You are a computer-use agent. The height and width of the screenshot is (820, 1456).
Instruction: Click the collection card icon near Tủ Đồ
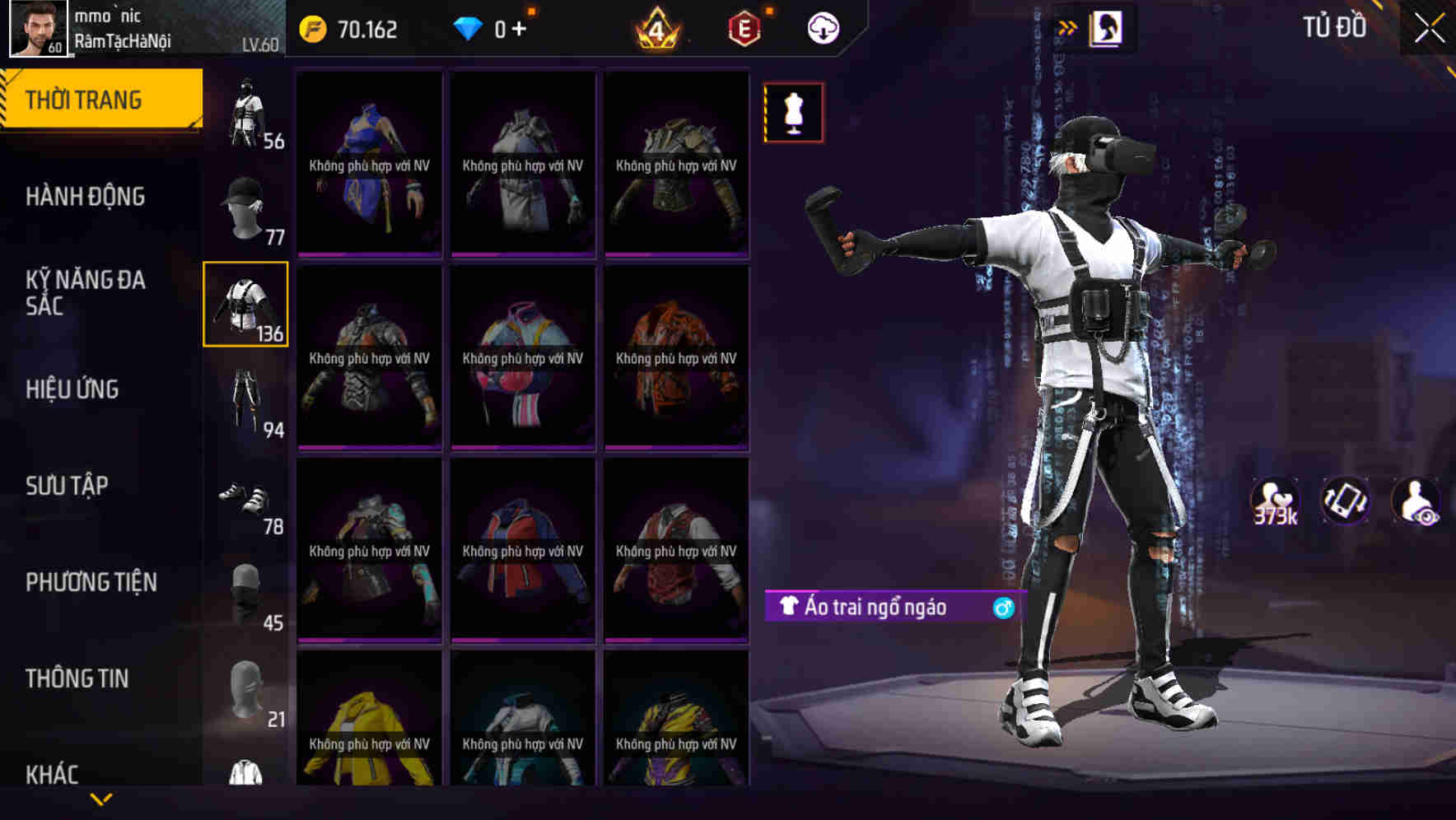tap(1108, 26)
